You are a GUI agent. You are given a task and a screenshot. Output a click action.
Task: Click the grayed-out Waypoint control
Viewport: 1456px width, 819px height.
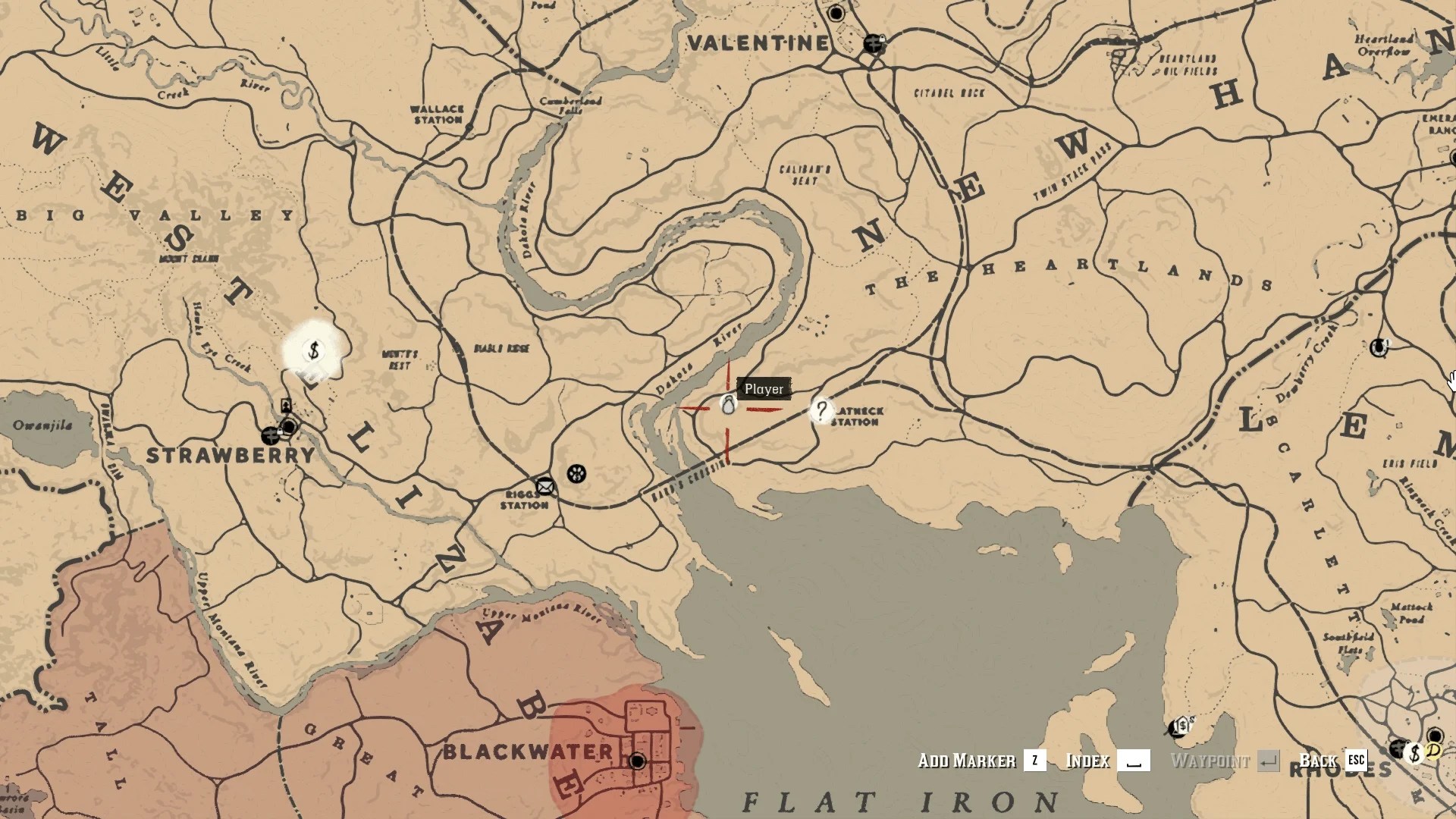point(1210,761)
